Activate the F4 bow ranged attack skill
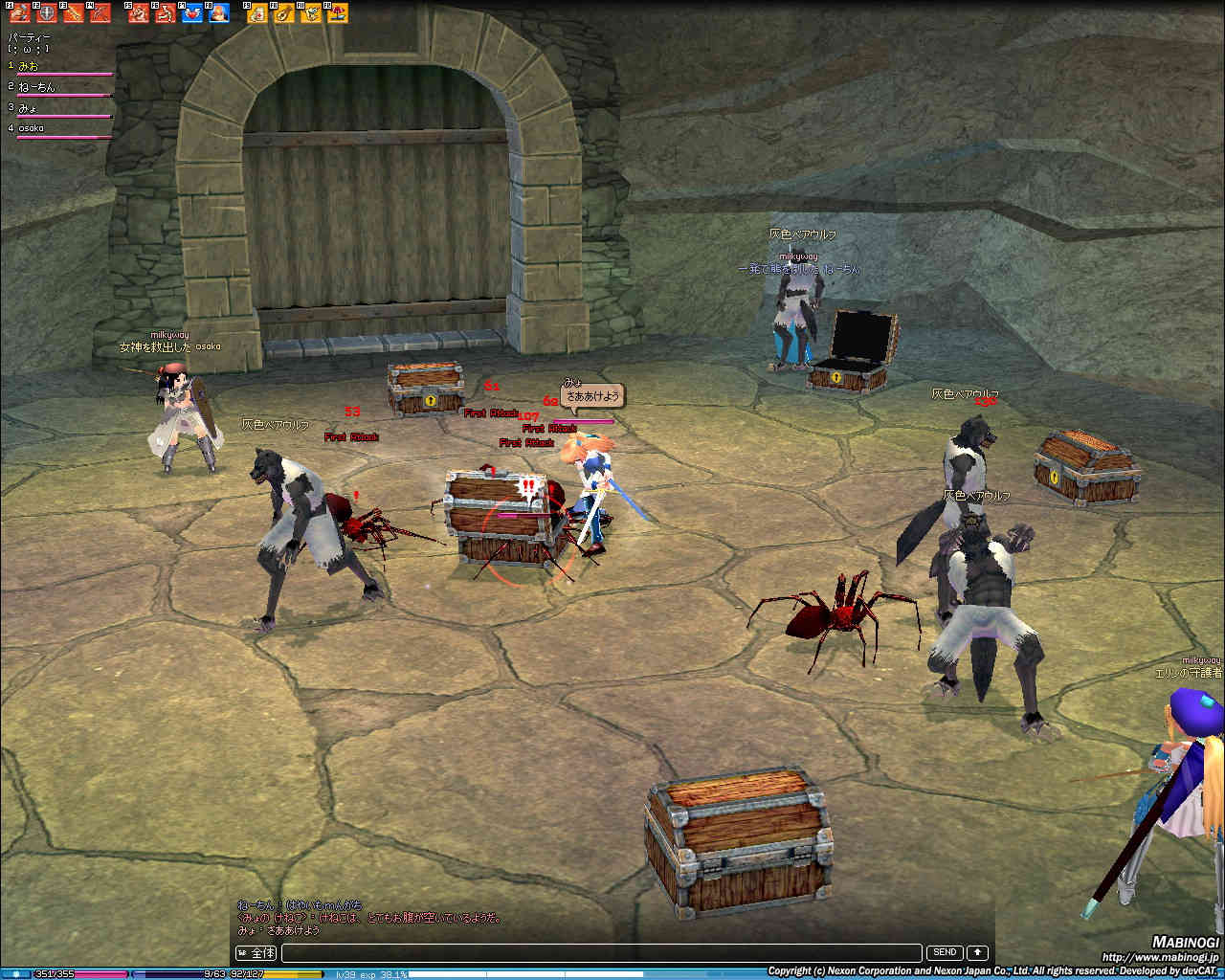Screen dimensions: 1225x980 (x=100, y=13)
